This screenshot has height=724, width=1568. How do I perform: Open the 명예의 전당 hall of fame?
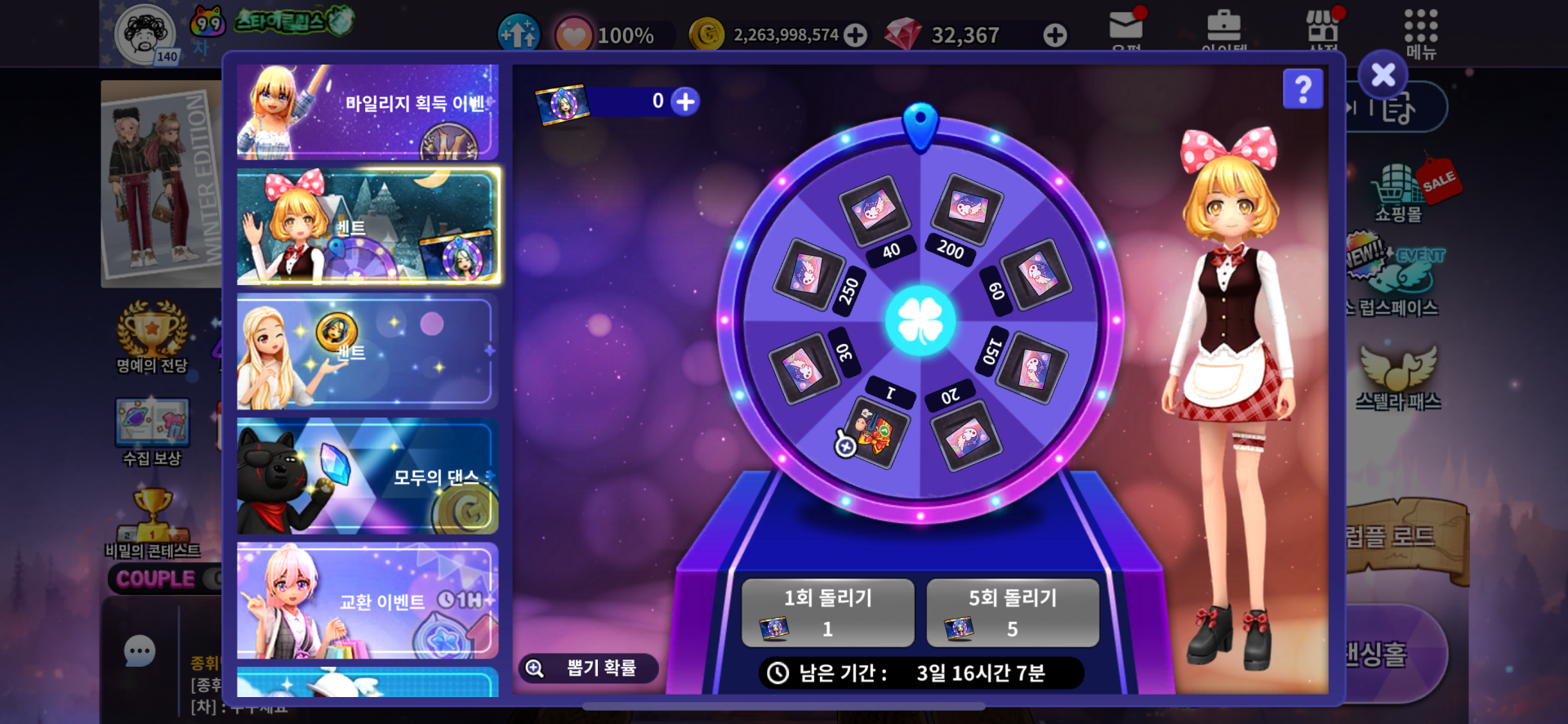[152, 337]
